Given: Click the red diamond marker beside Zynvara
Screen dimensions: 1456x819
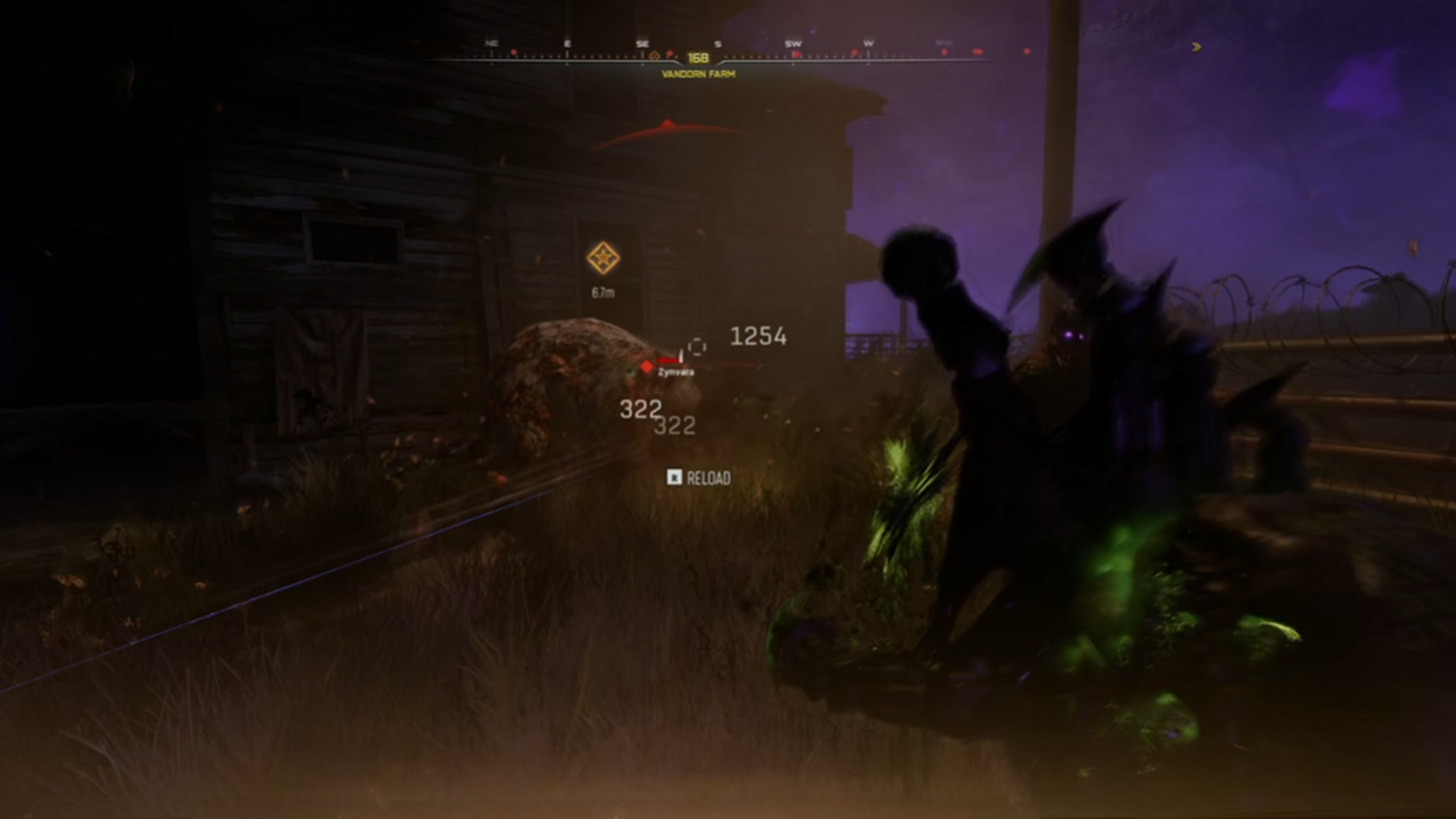Looking at the screenshot, I should coord(647,367).
